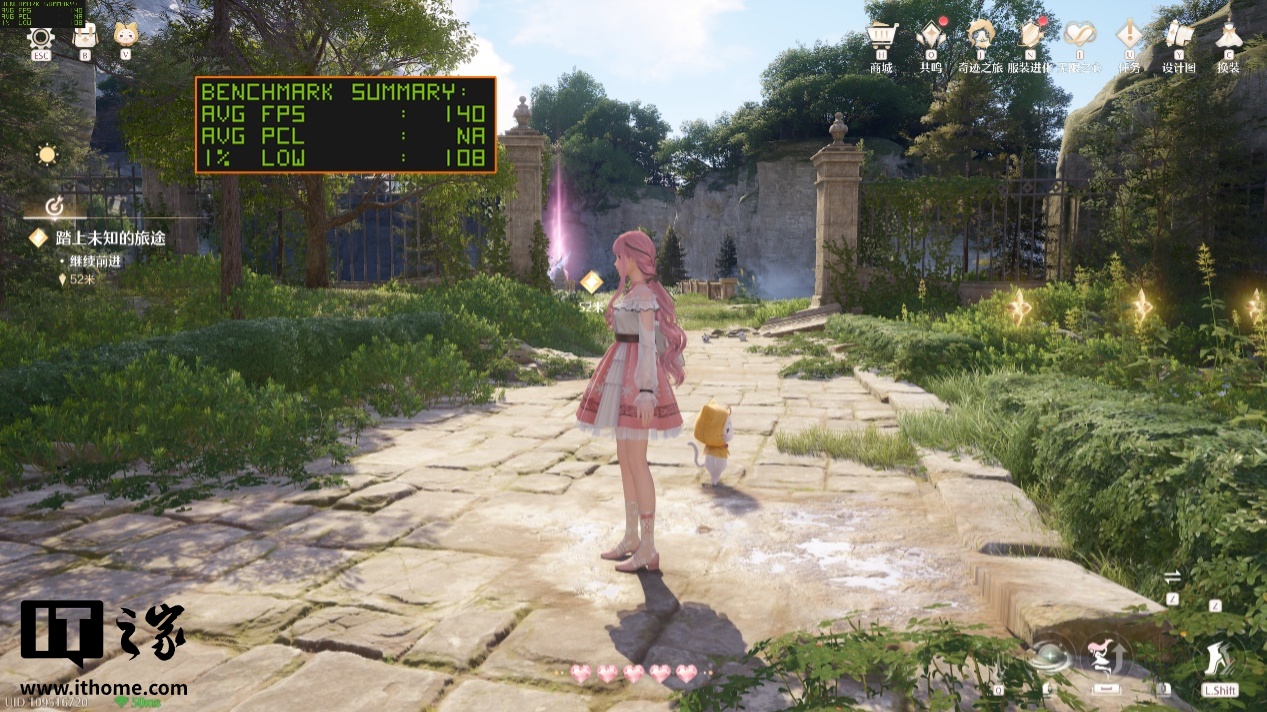Open the 任务 quest log

coord(1130,38)
